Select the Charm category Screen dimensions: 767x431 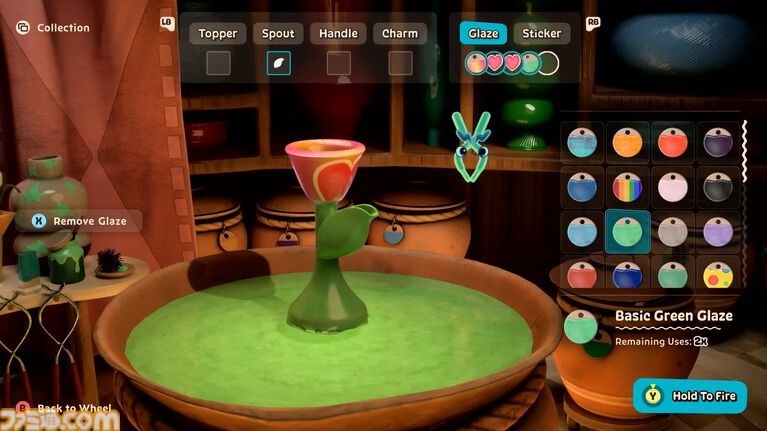point(400,34)
